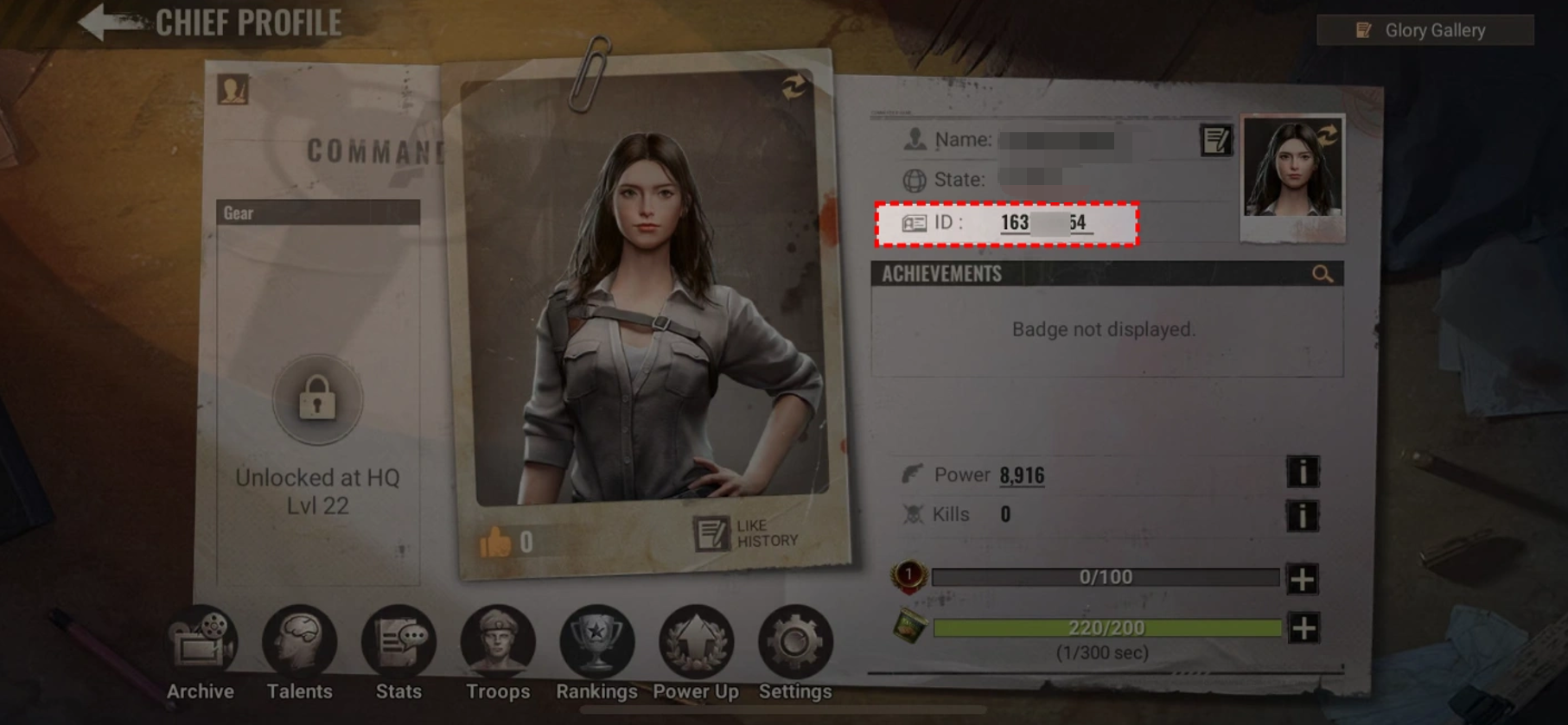Screen dimensions: 1568x725
Task: Open the Troops overview
Action: pyautogui.click(x=498, y=653)
